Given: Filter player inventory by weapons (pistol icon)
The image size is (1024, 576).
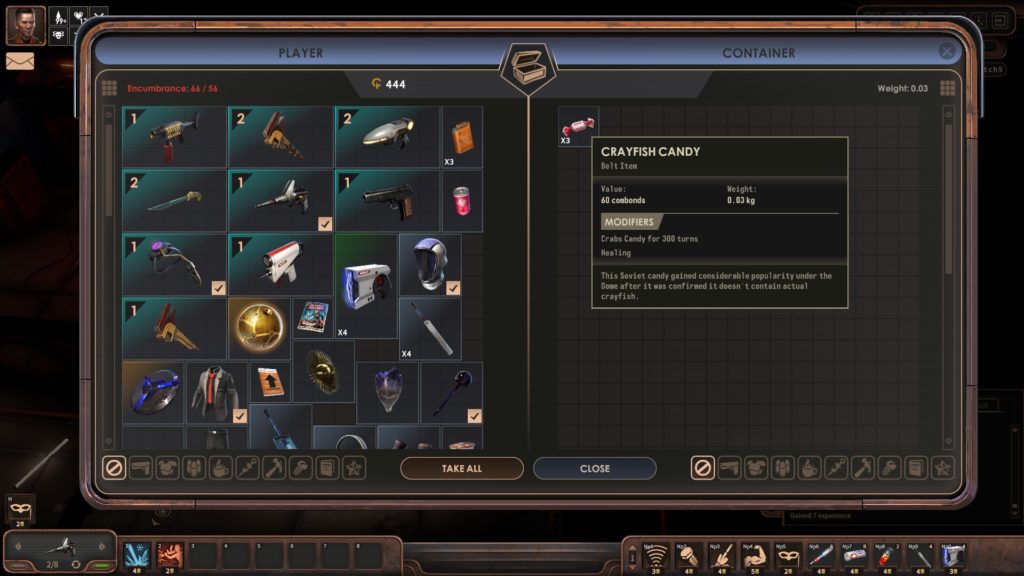Looking at the screenshot, I should pyautogui.click(x=141, y=467).
